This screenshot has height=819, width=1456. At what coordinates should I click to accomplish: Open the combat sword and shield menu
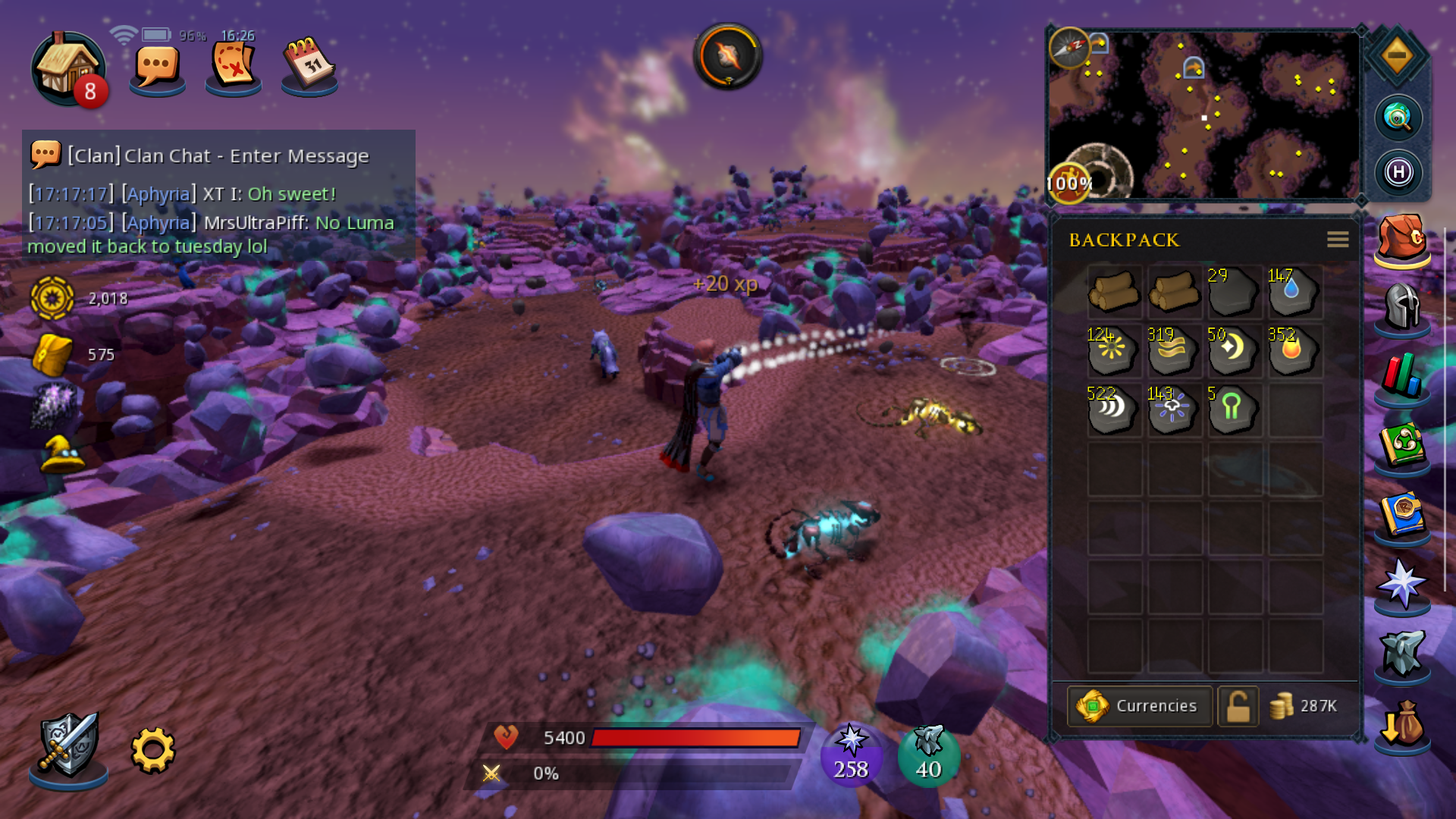click(x=68, y=747)
